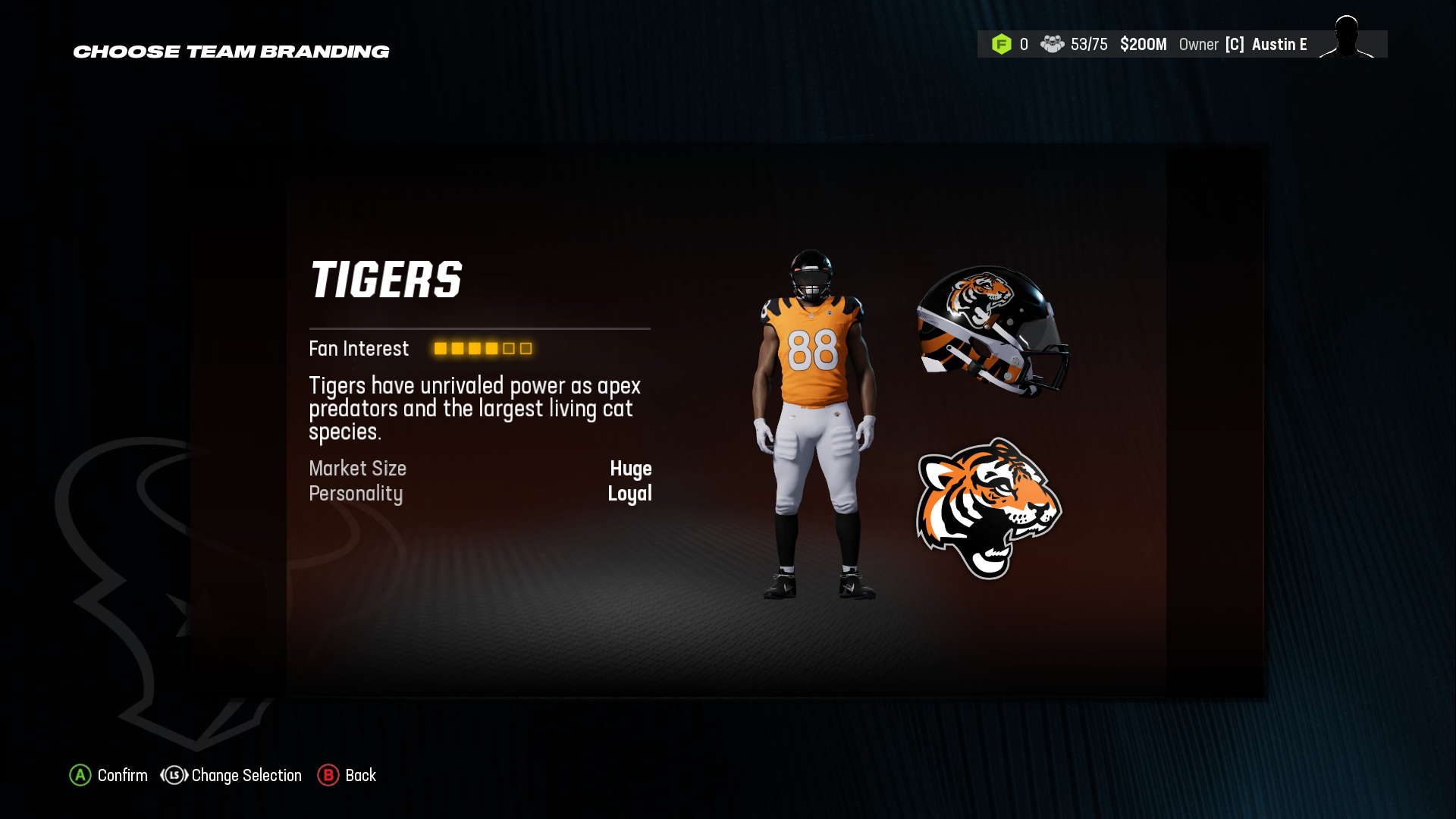Click the A Confirm button icon
The height and width of the screenshot is (819, 1456).
[80, 775]
